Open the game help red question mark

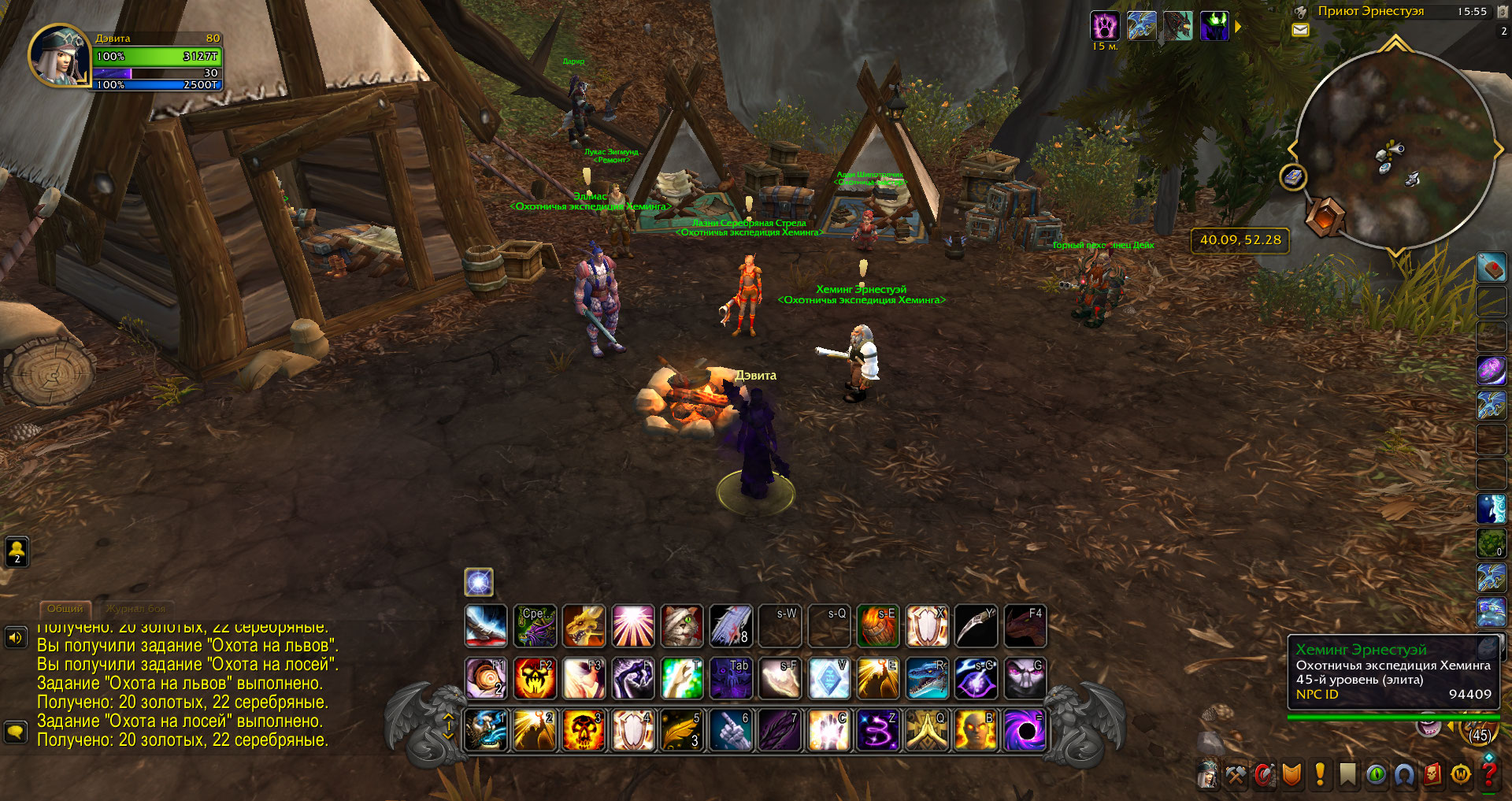(x=1488, y=775)
